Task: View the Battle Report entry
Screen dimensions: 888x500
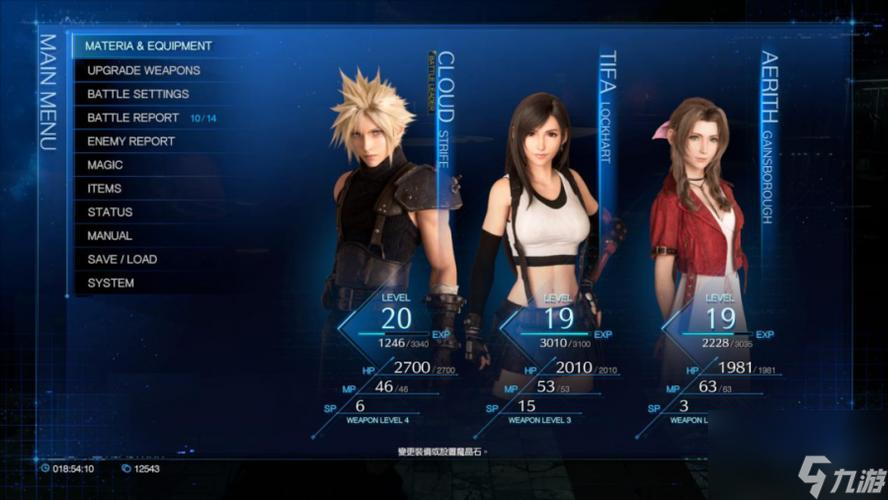Action: tap(133, 118)
